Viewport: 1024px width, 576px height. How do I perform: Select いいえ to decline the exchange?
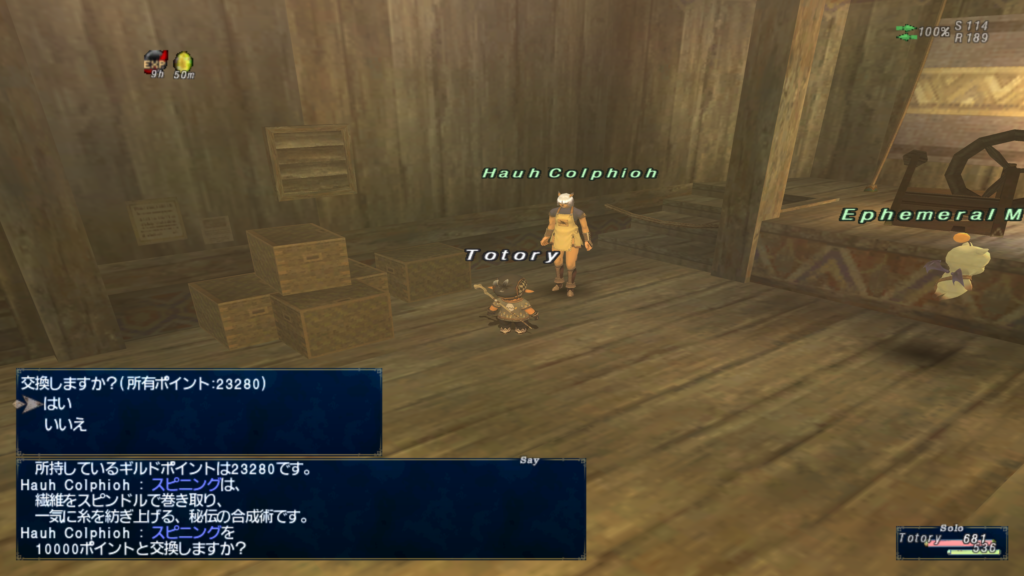[65, 425]
